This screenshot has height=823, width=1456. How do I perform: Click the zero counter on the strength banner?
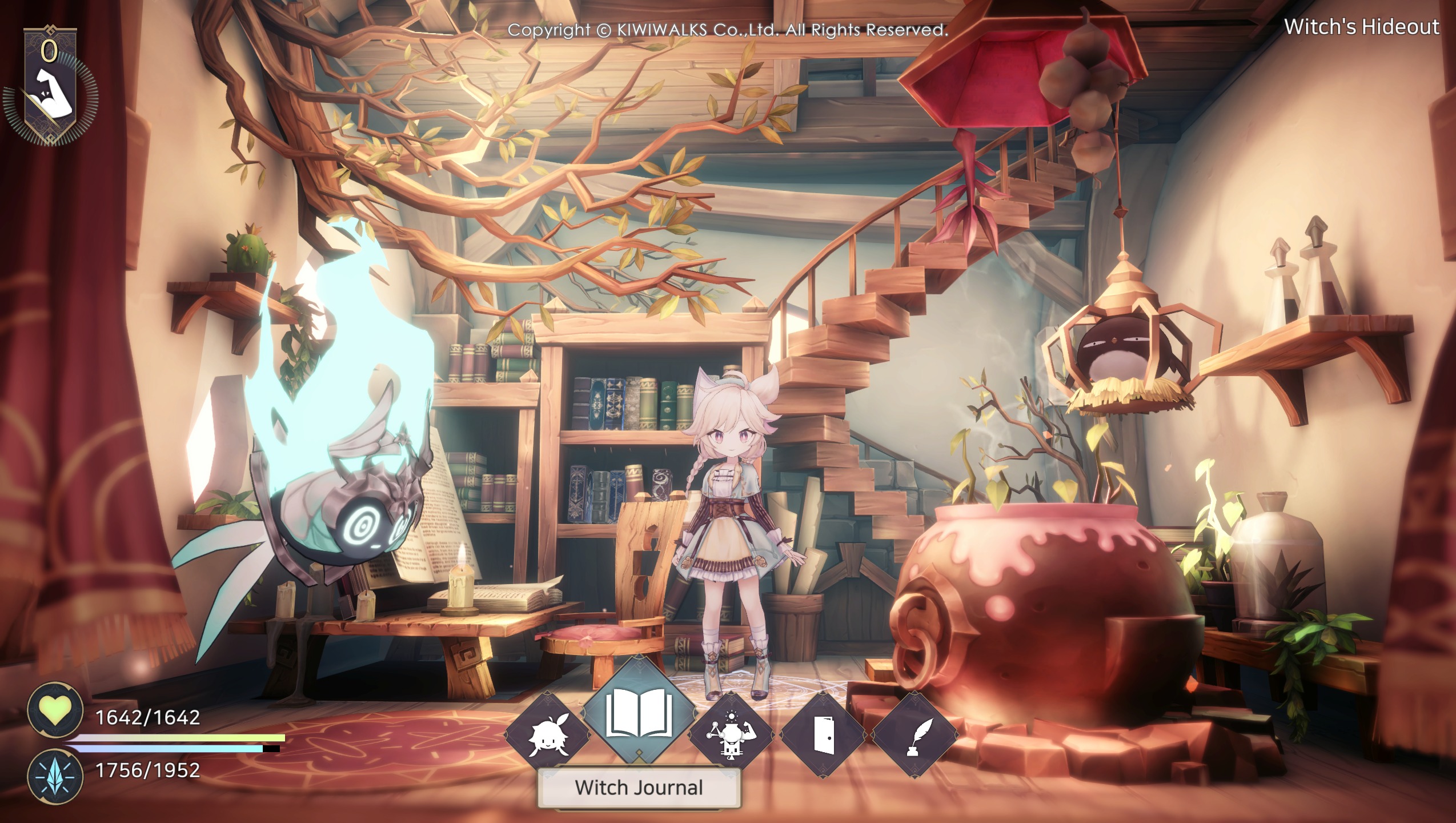pyautogui.click(x=50, y=50)
